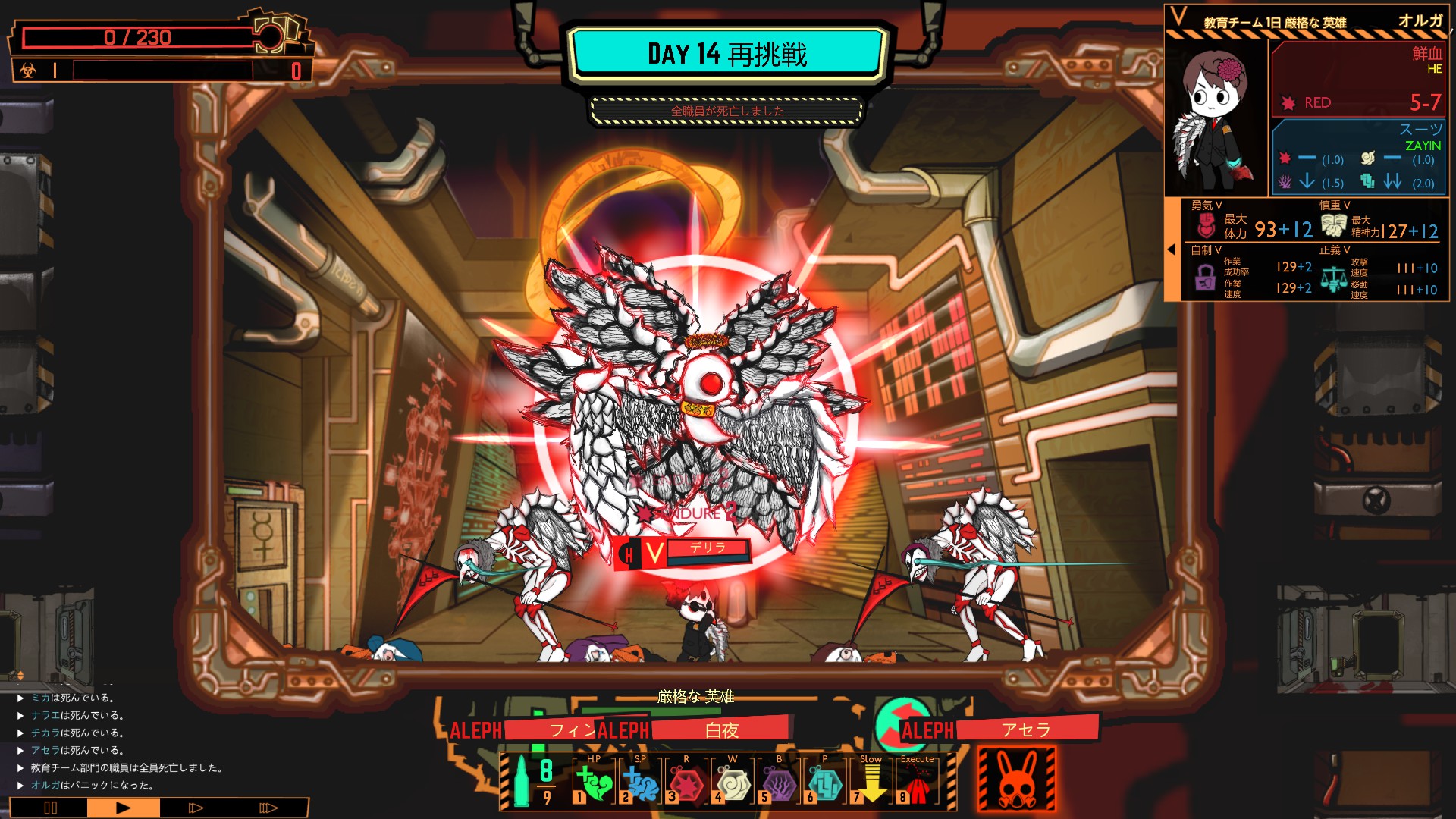This screenshot has width=1456, height=819.
Task: Collapse the agent info panel arrow
Action: (1172, 249)
